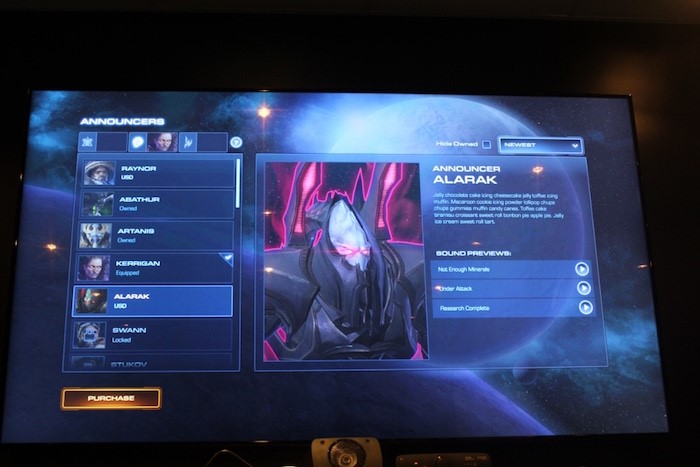Switch to the Kerrigan portrait category tab
This screenshot has width=700, height=467.
[163, 142]
